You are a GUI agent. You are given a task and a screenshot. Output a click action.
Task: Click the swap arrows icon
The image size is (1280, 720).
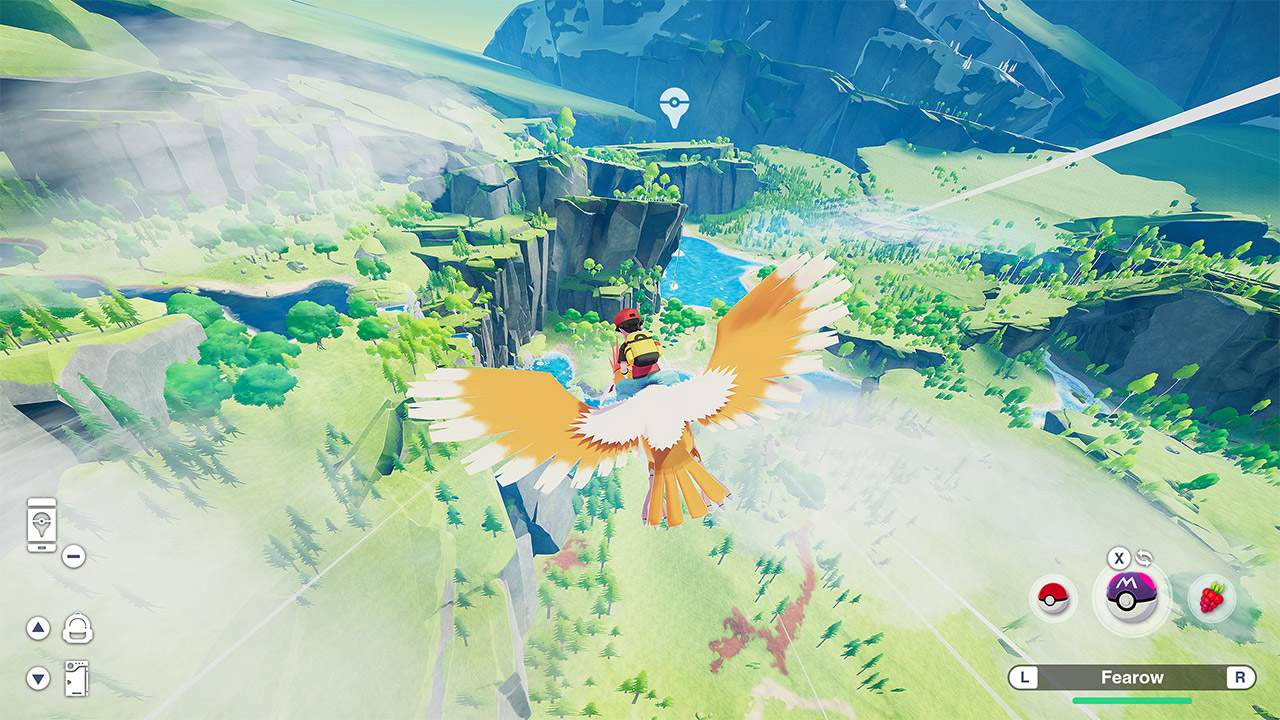coord(1145,559)
